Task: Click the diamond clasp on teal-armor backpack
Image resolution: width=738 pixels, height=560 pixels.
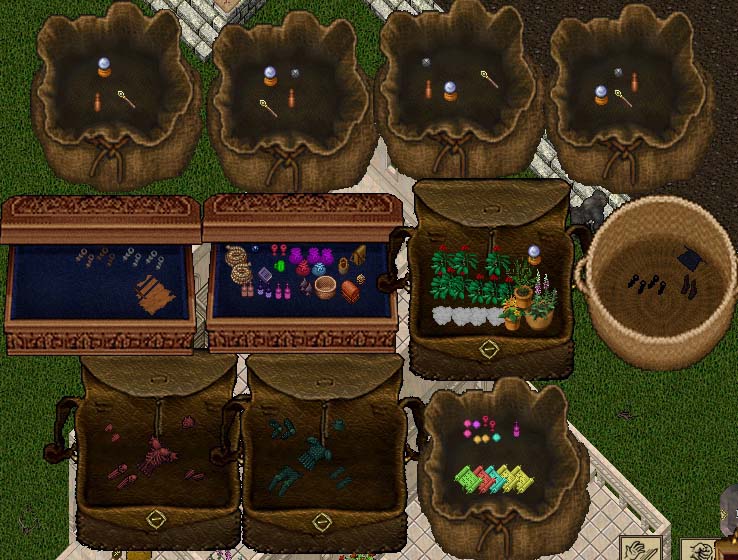Action: point(322,520)
